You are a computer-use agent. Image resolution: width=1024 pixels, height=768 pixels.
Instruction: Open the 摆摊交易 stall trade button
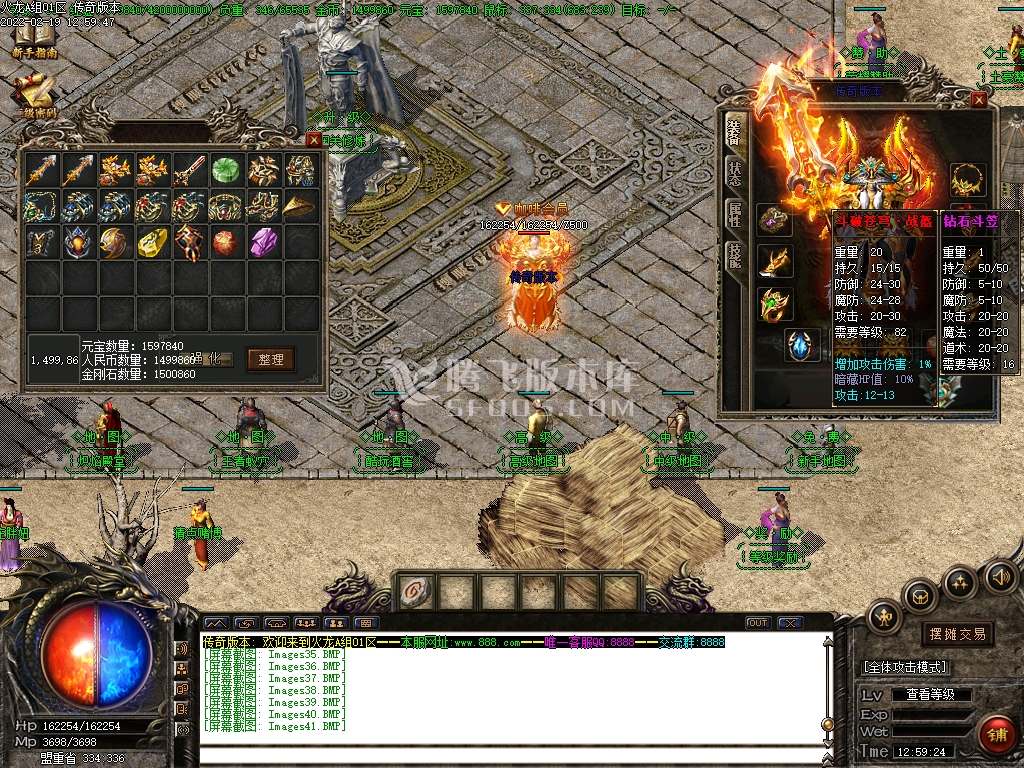pyautogui.click(x=957, y=634)
